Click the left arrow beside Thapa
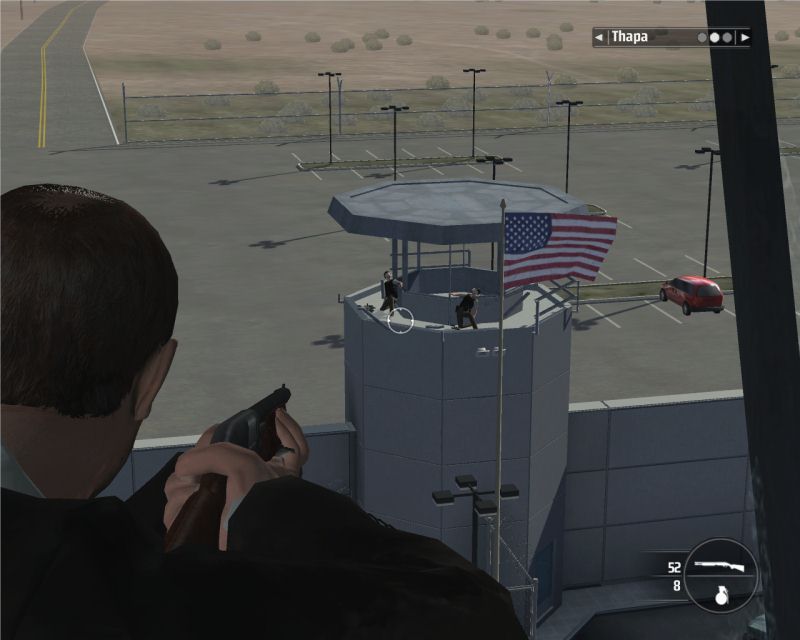The width and height of the screenshot is (800, 640). 599,38
